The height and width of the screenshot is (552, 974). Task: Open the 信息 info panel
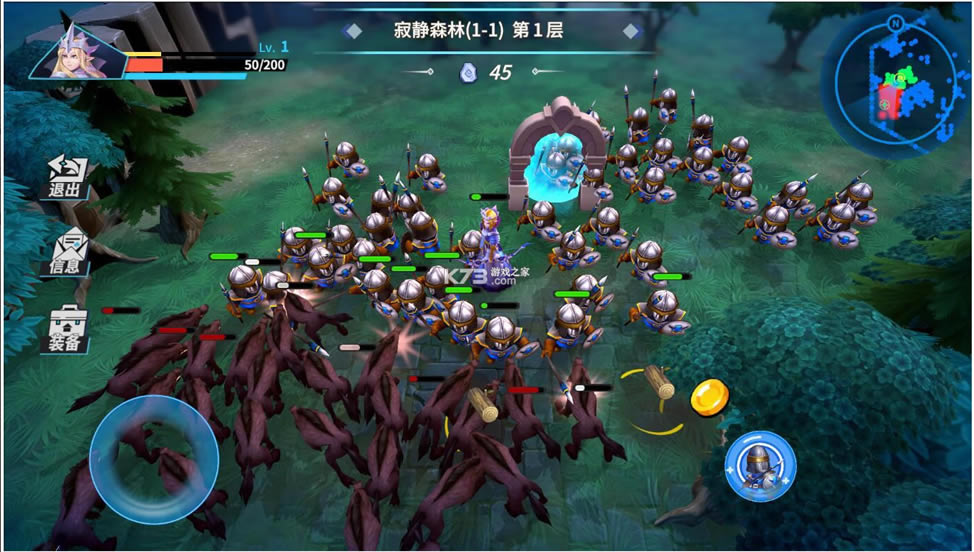tap(68, 253)
